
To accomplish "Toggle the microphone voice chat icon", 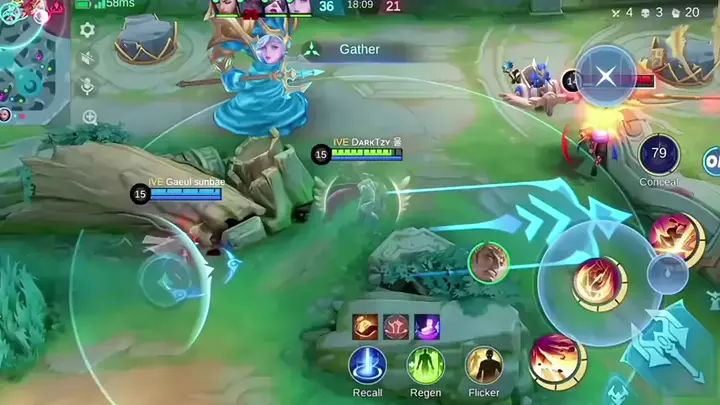I will (88, 87).
